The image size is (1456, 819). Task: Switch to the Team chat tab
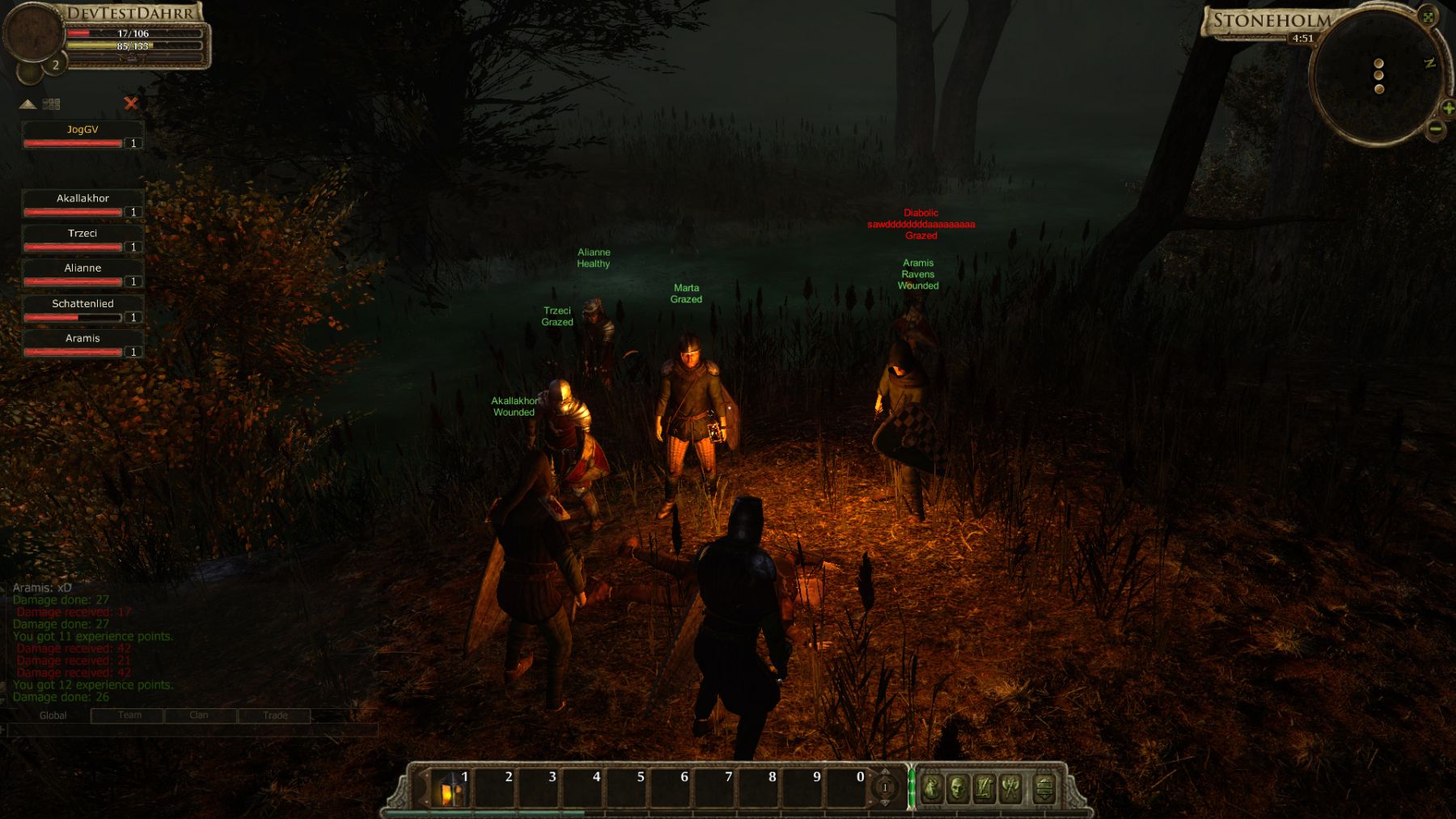tap(129, 716)
